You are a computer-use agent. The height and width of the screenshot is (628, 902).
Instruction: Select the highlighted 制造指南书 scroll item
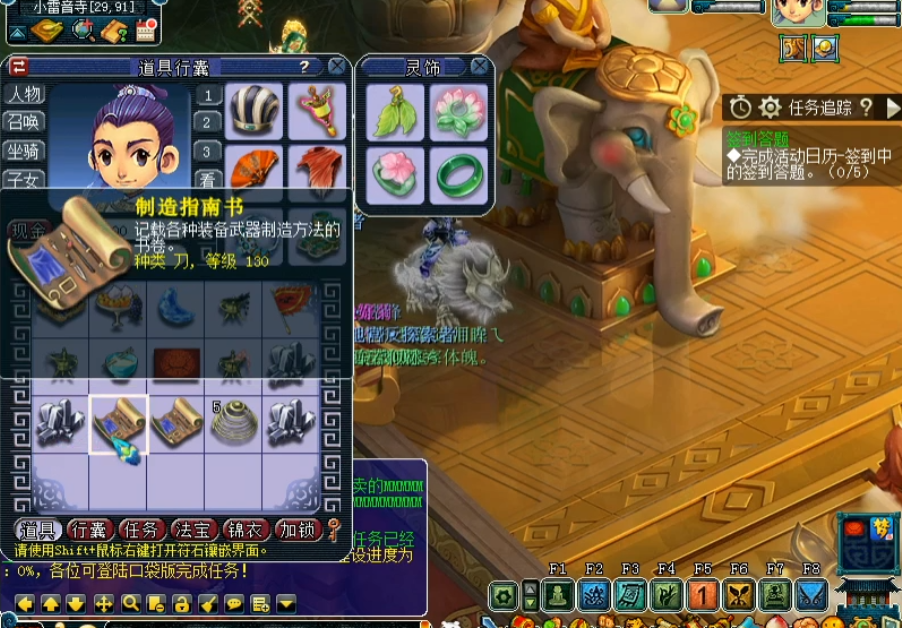pos(119,424)
